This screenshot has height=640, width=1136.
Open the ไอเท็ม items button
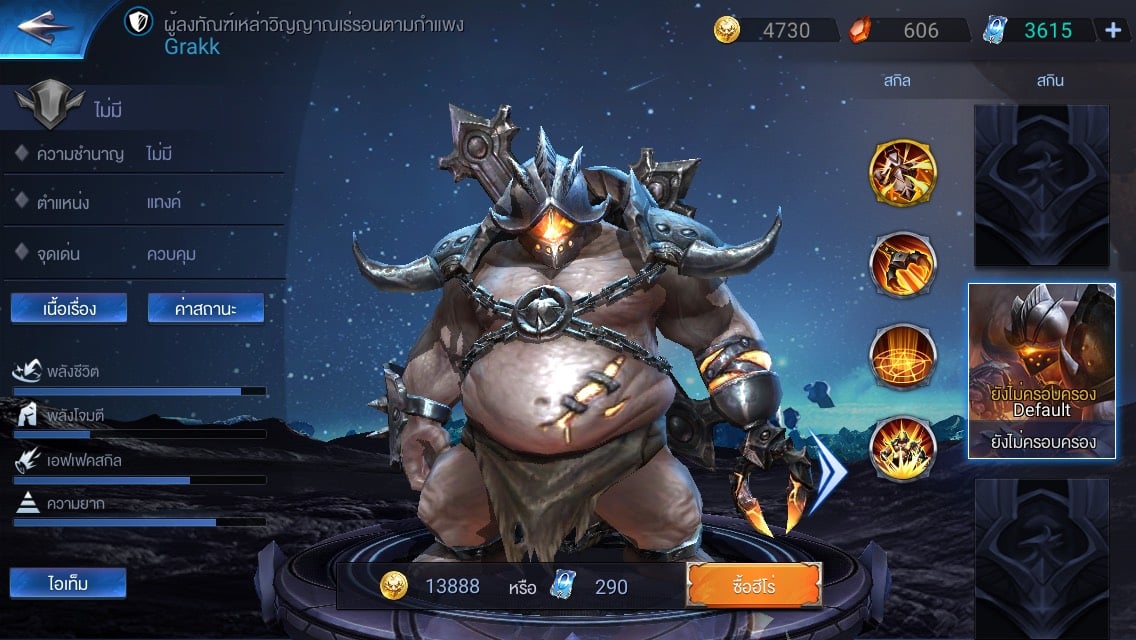[68, 583]
